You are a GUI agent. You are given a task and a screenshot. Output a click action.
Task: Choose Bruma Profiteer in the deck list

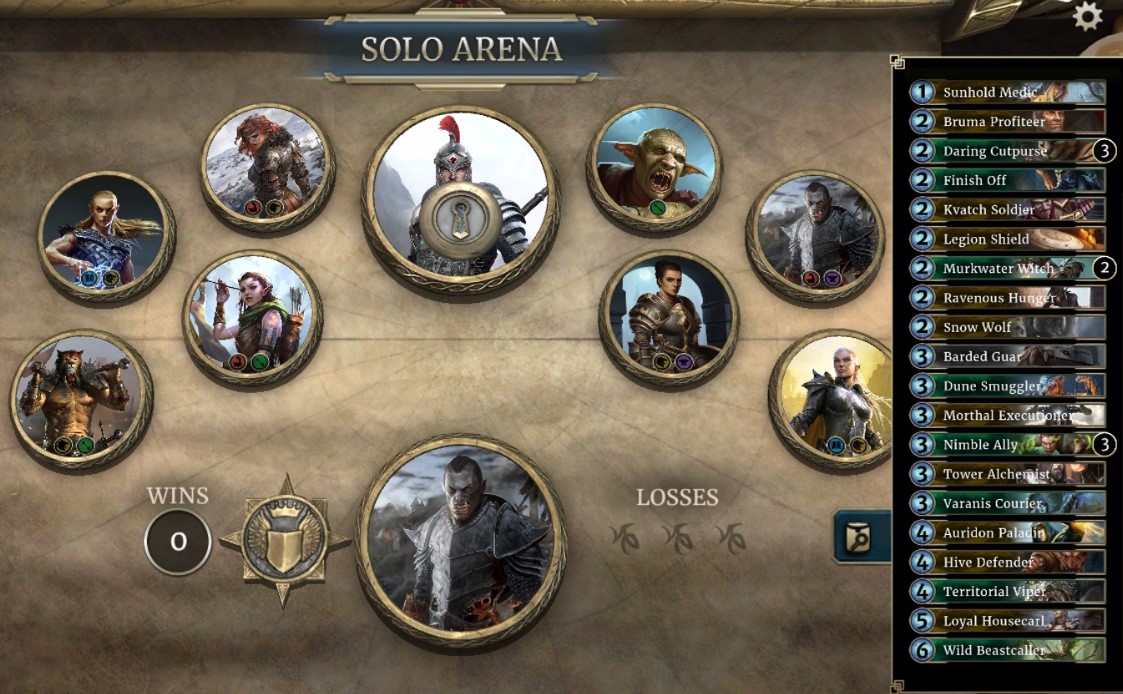point(1007,122)
